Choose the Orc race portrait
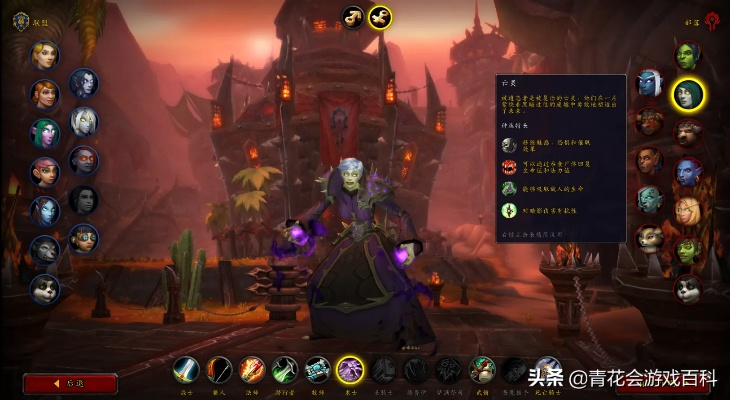 (x=687, y=56)
